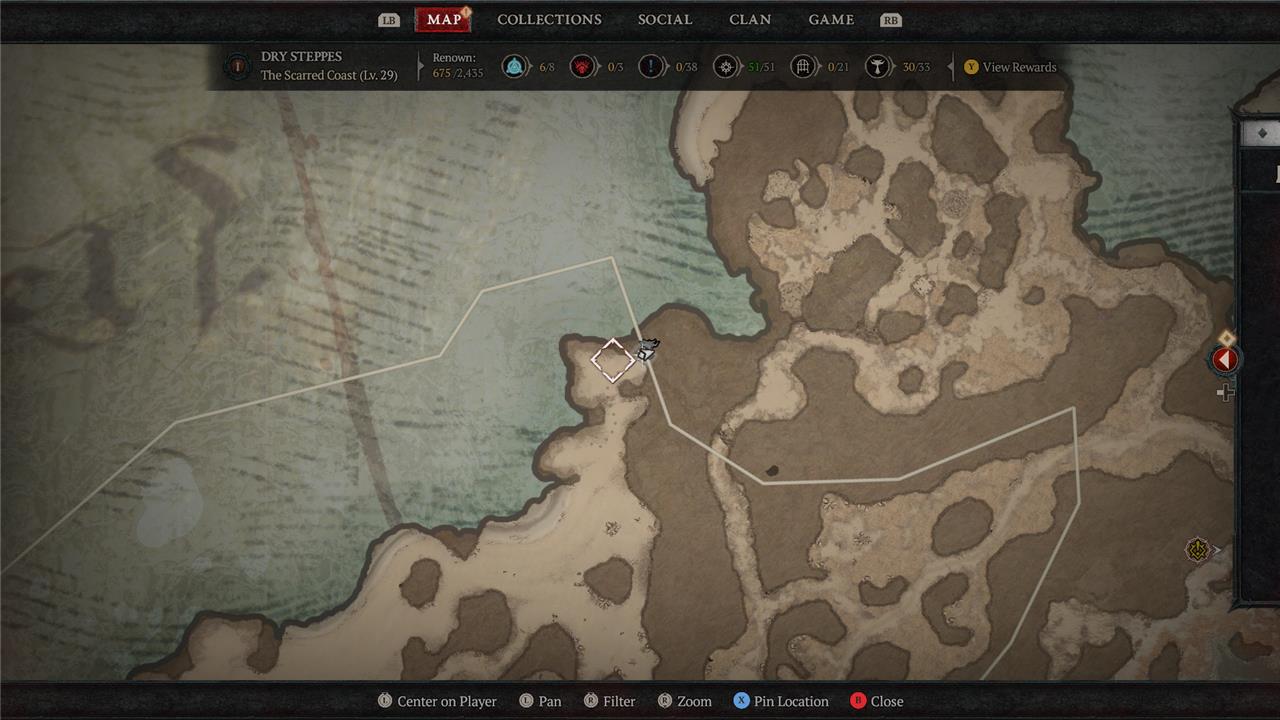Open the Social tab
Viewport: 1280px width, 720px height.
[665, 20]
